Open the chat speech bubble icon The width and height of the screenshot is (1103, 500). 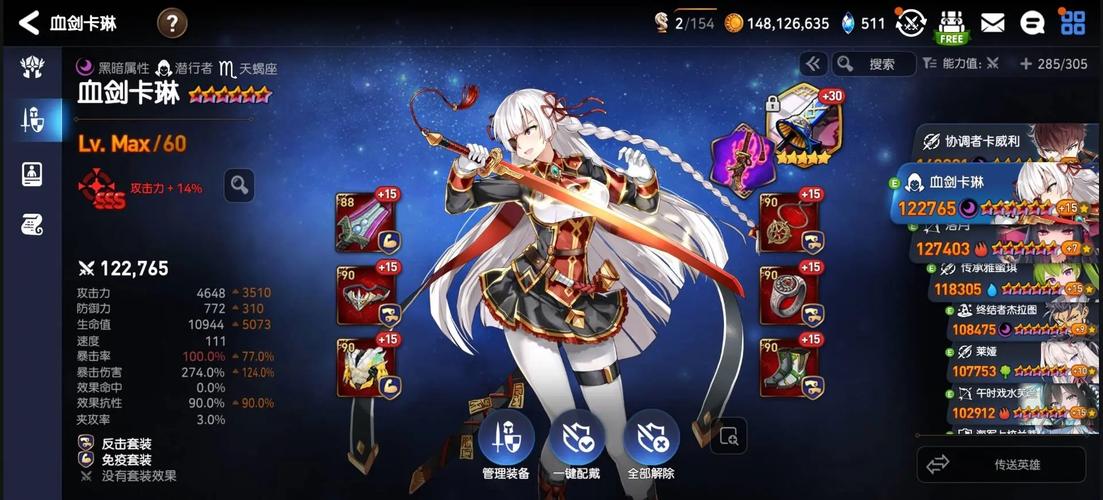click(1032, 22)
